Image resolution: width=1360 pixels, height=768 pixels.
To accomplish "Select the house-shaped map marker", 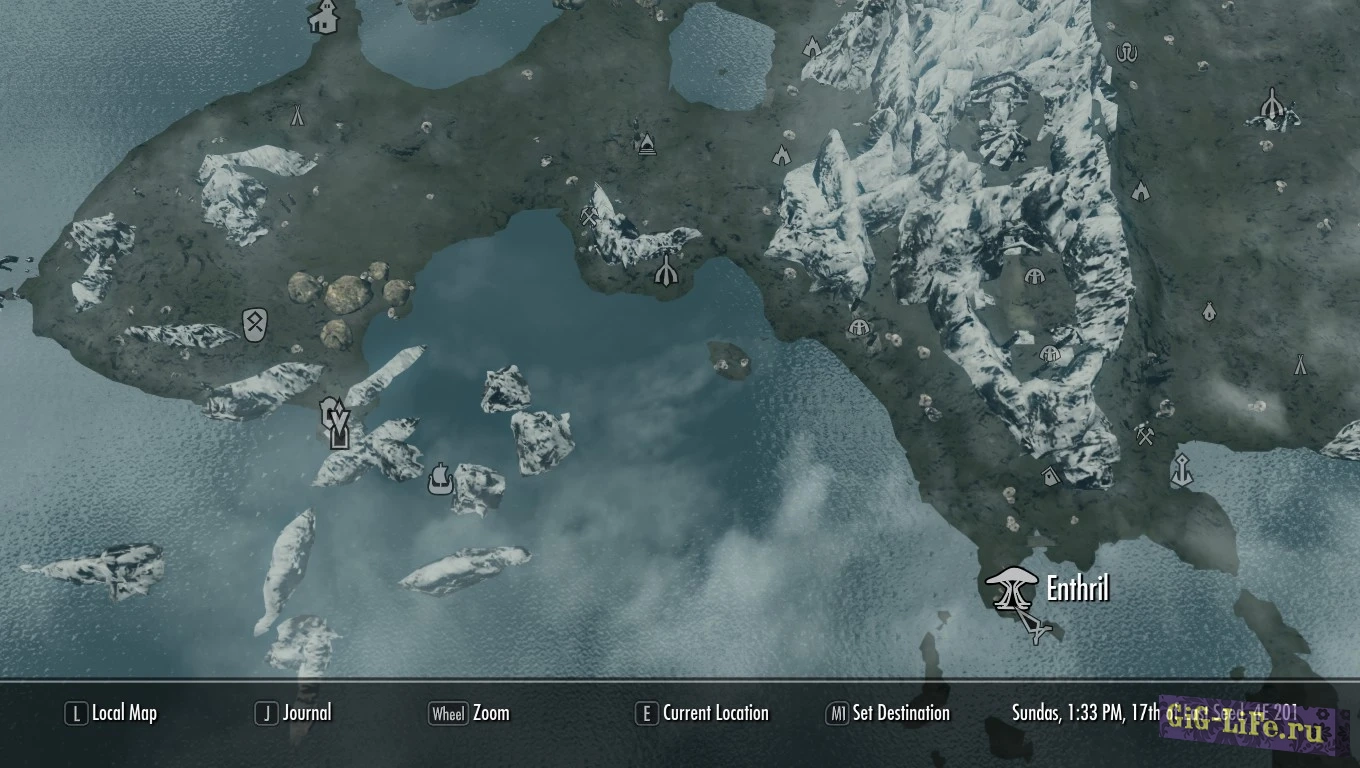I will tap(322, 17).
